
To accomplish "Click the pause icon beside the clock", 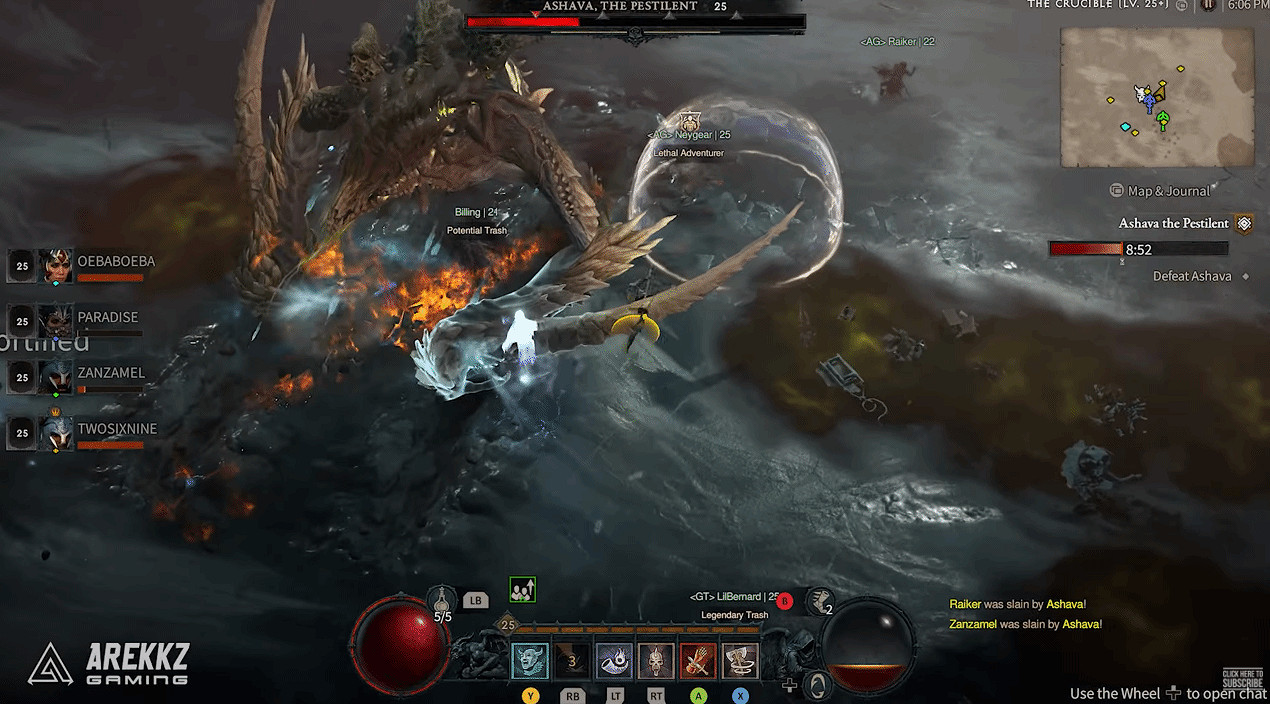I will 1208,5.
